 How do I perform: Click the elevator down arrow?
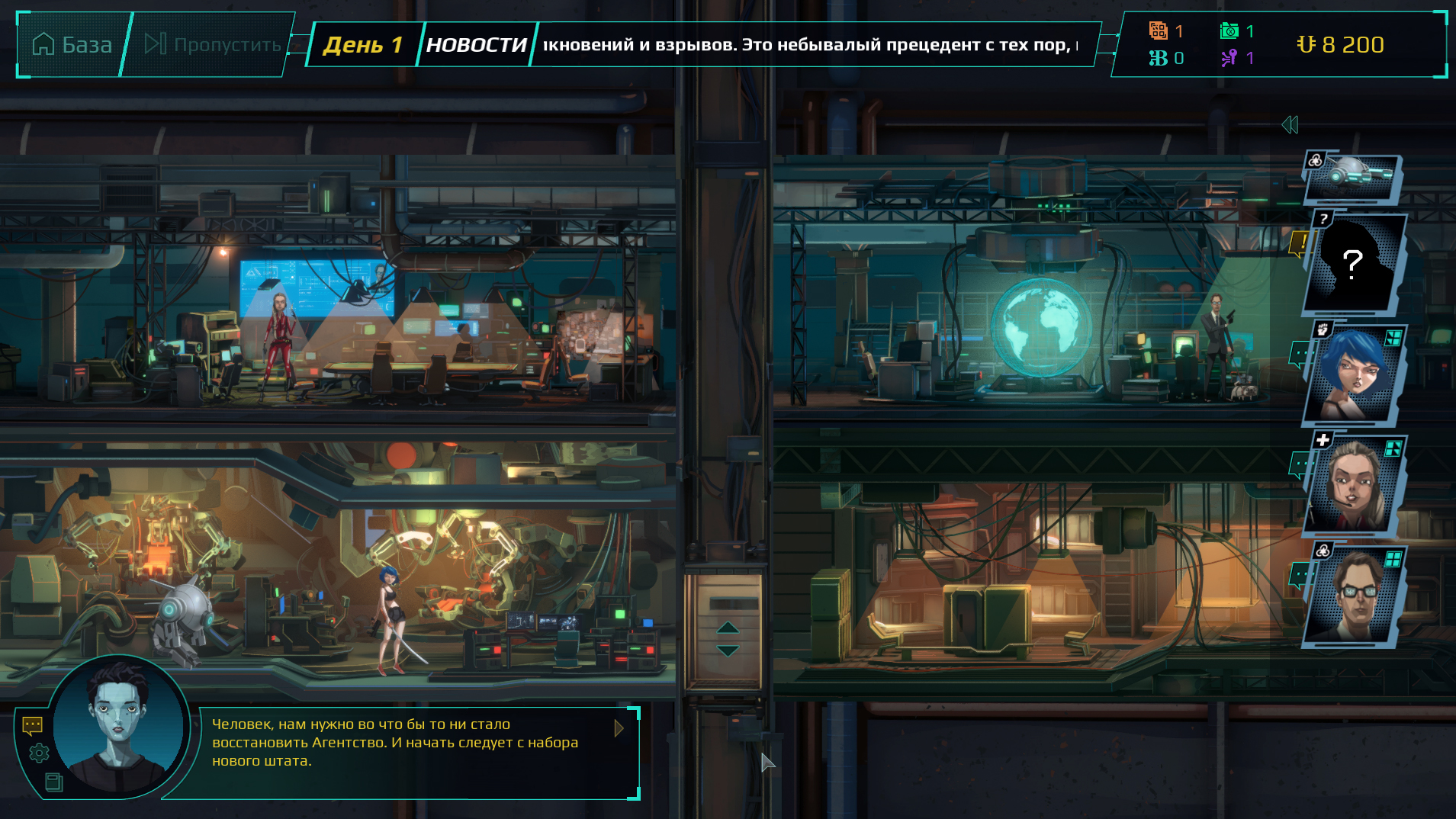pos(728,650)
